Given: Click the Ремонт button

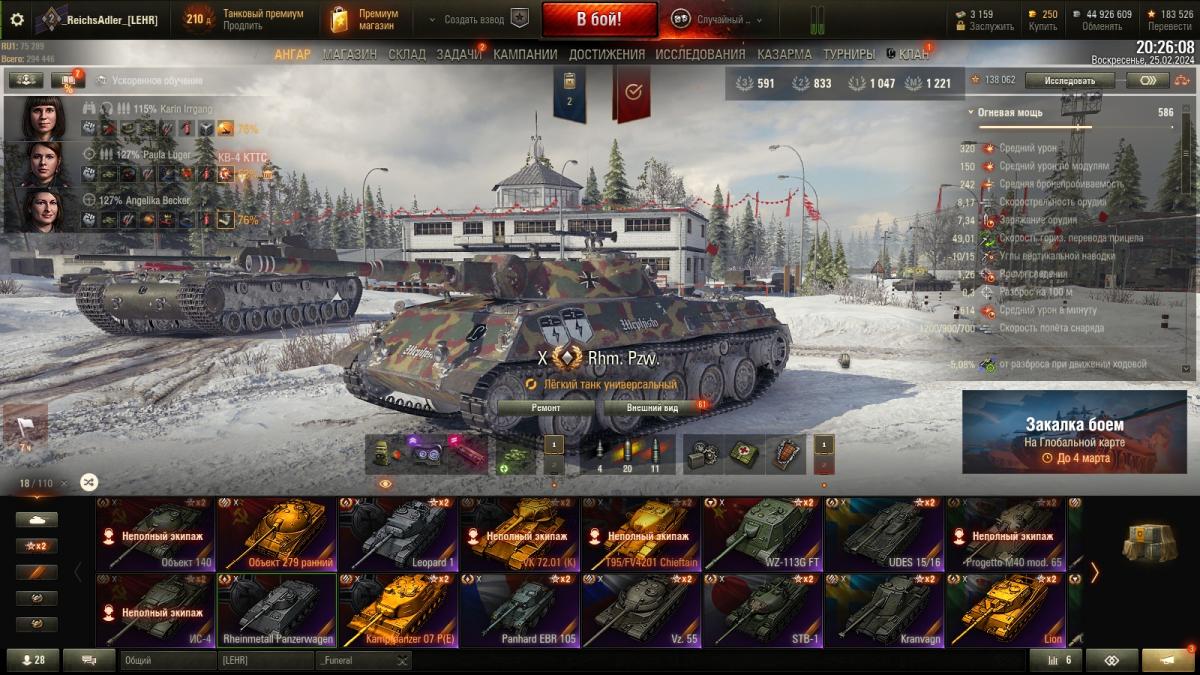Looking at the screenshot, I should pyautogui.click(x=545, y=408).
